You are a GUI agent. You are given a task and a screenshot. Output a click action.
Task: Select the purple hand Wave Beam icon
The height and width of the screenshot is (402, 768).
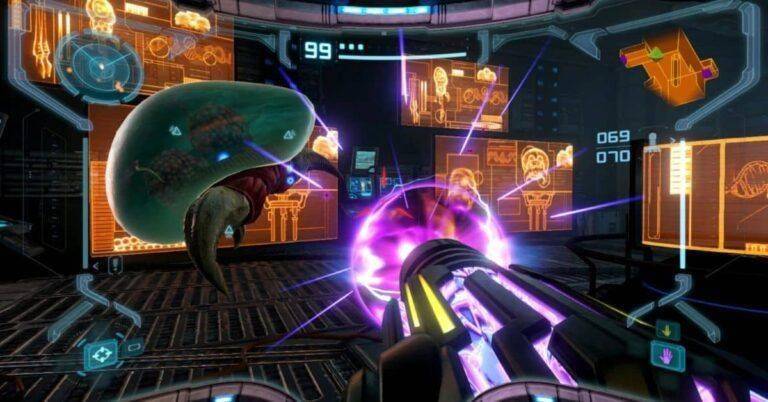668,354
